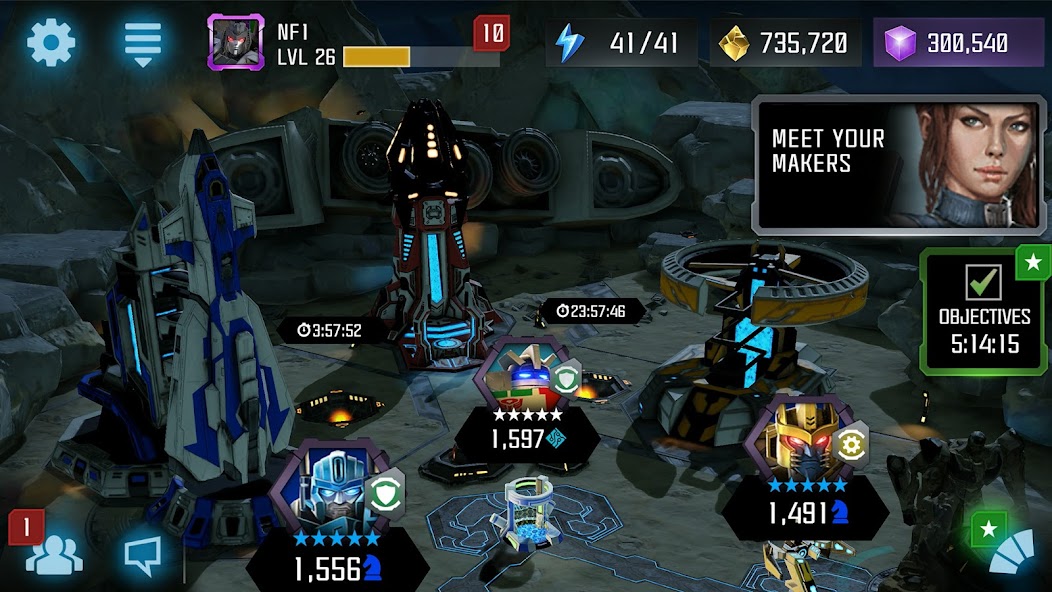The image size is (1052, 592).
Task: Open the gear settings menu
Action: (x=51, y=43)
